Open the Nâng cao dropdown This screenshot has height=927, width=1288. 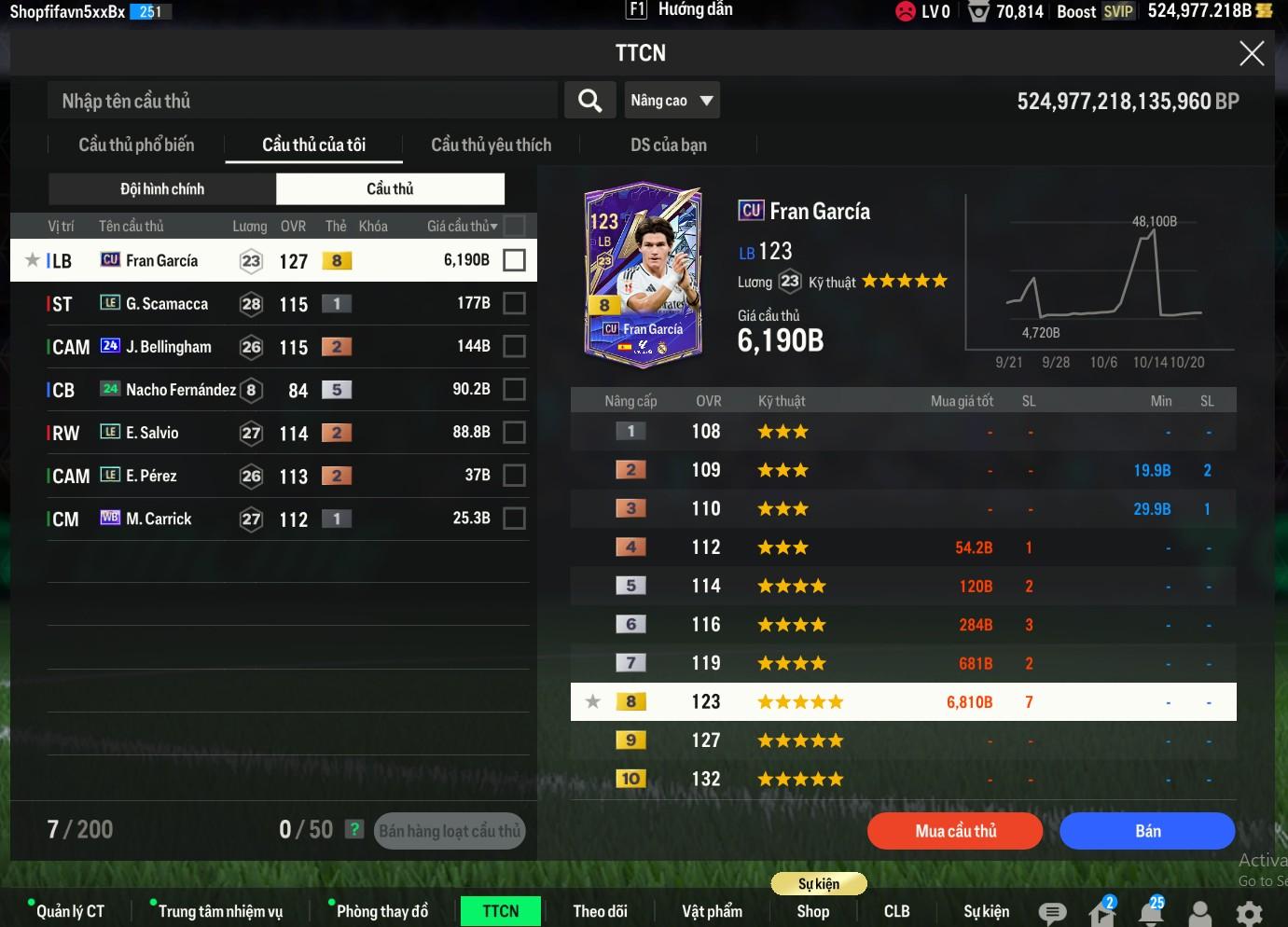point(672,101)
